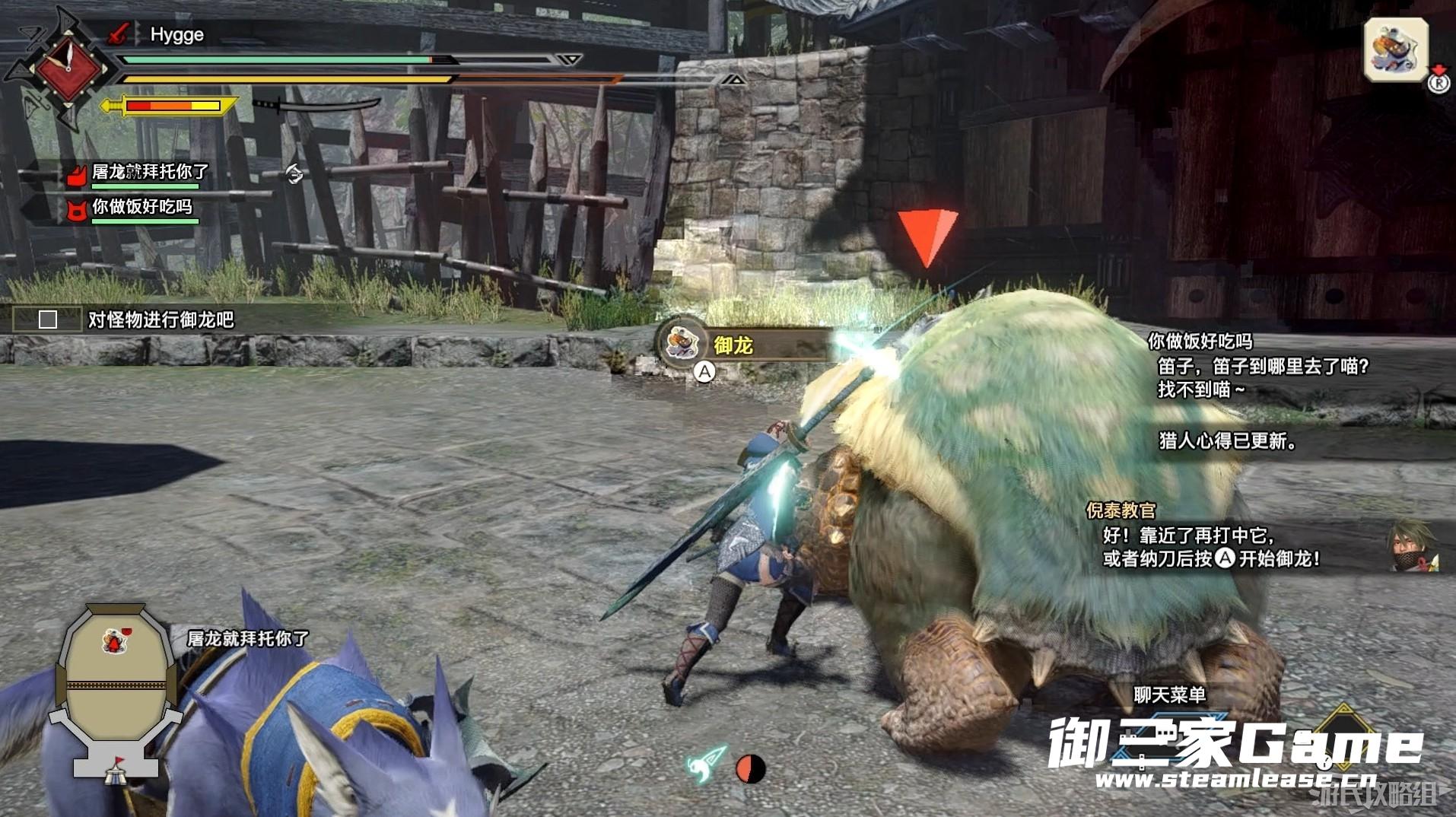Tick the 对怪物进行御龙吧 objective checkbox

[48, 319]
